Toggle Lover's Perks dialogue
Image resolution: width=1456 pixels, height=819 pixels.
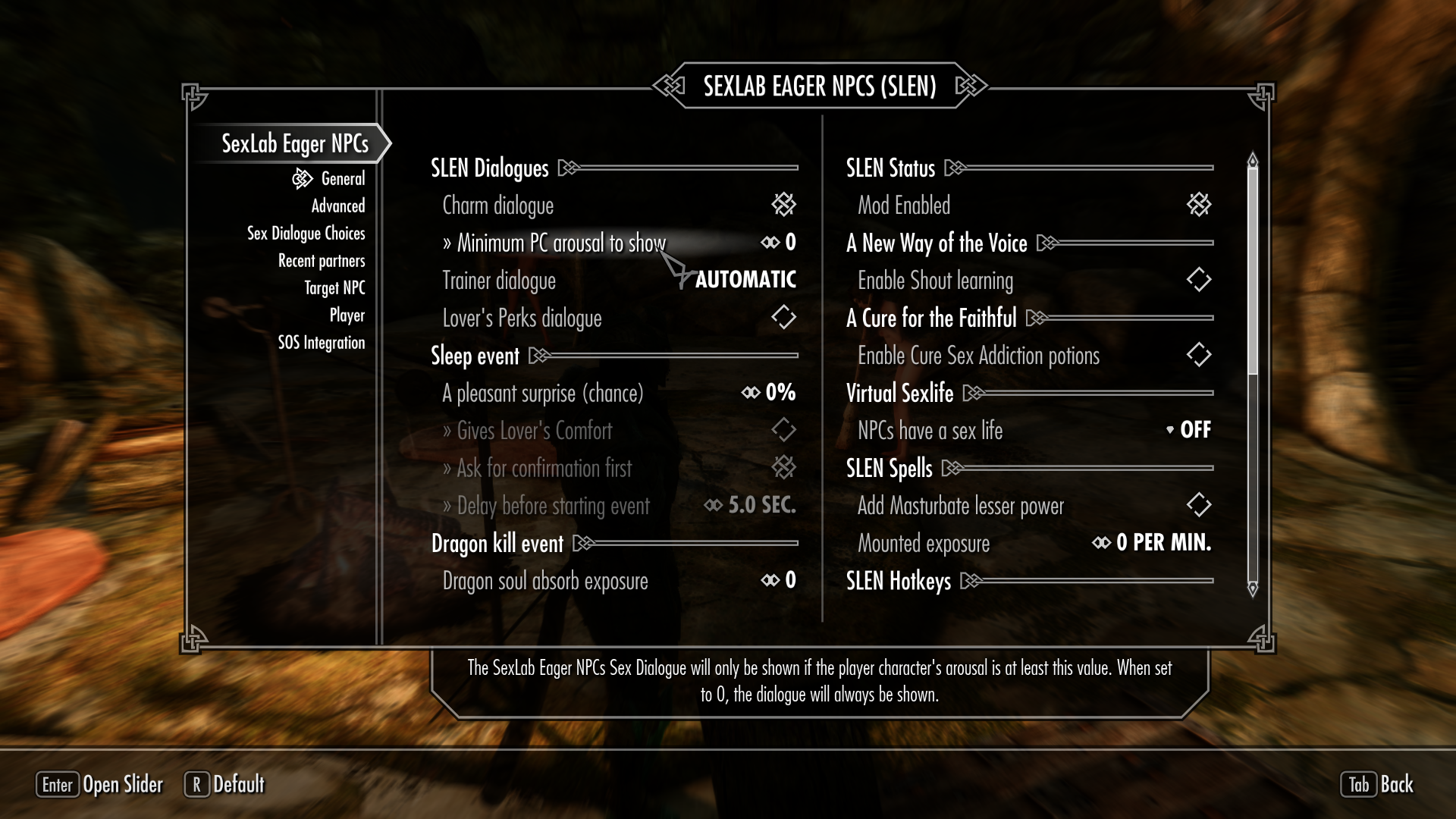(783, 318)
